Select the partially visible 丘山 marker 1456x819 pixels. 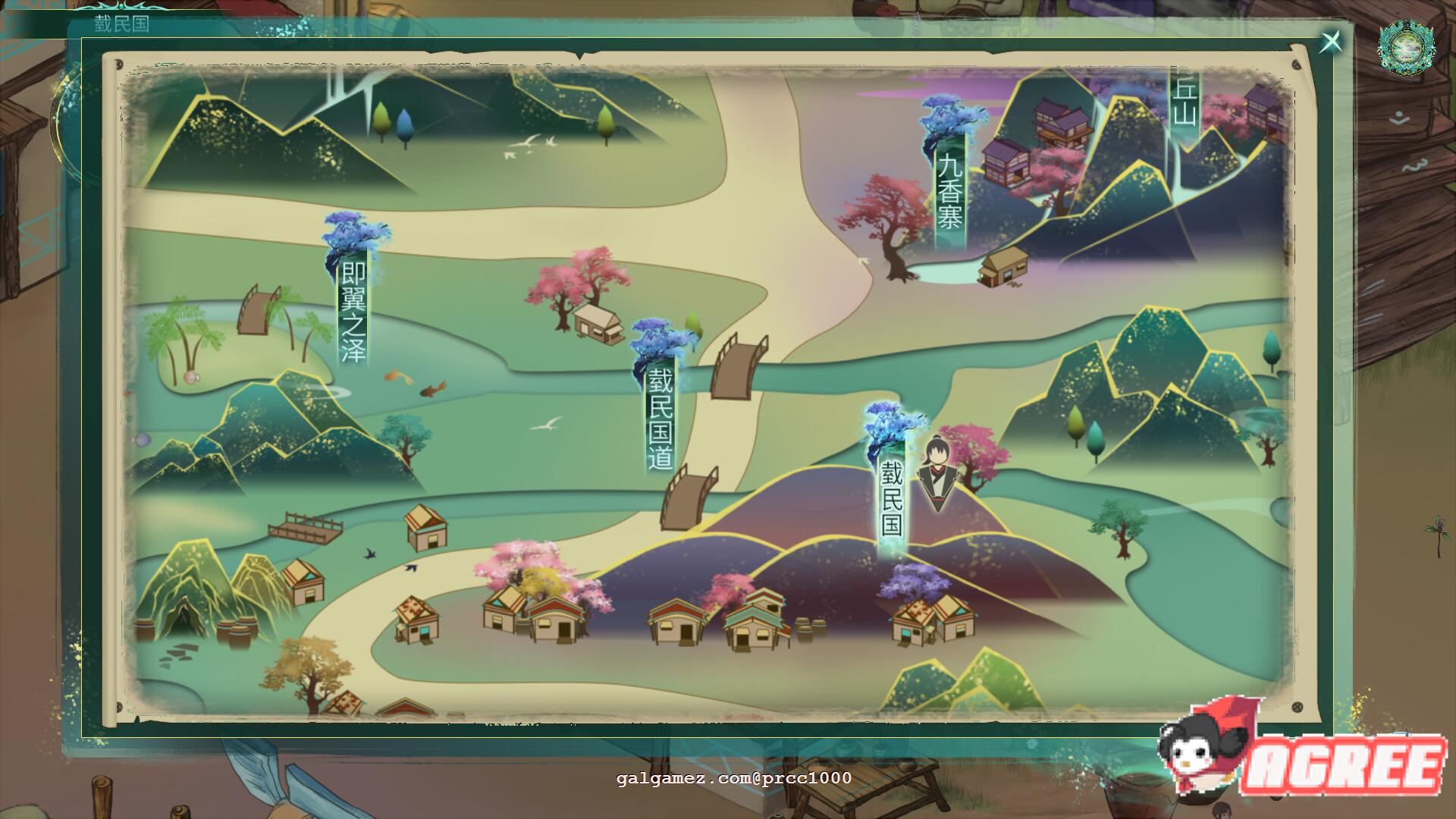1183,106
